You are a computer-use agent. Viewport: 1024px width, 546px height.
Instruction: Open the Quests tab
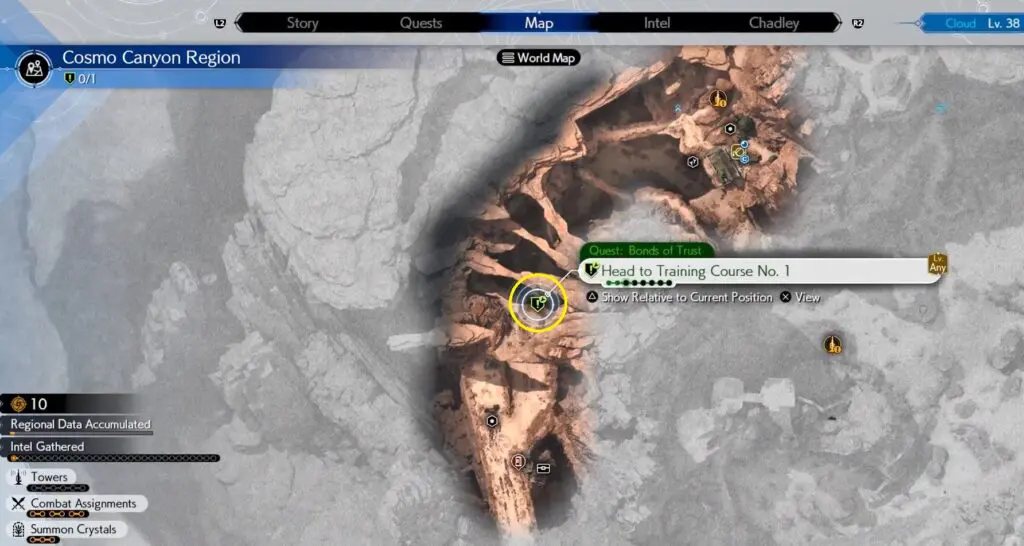(x=420, y=23)
